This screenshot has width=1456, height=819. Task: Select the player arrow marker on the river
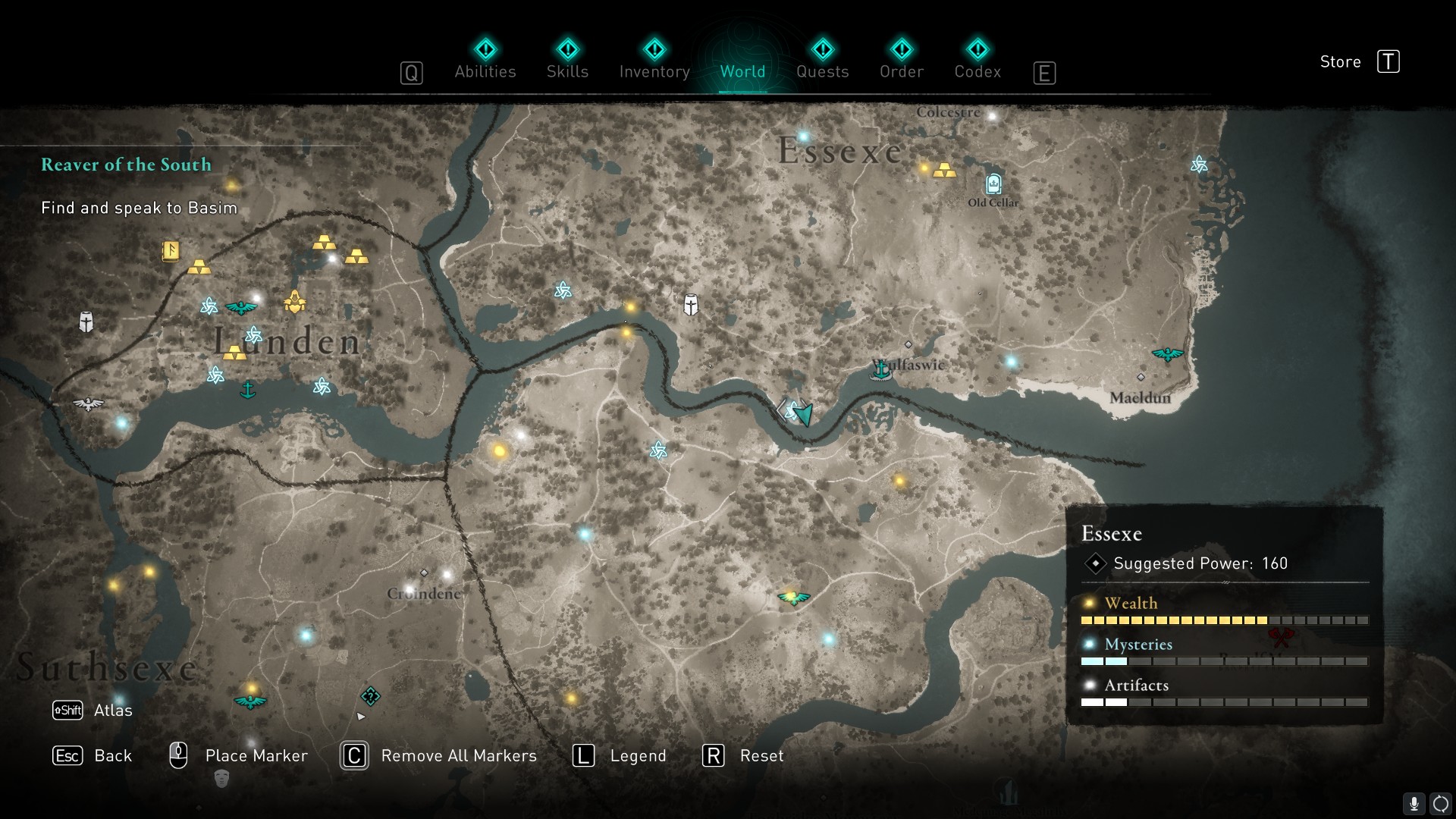tap(802, 413)
